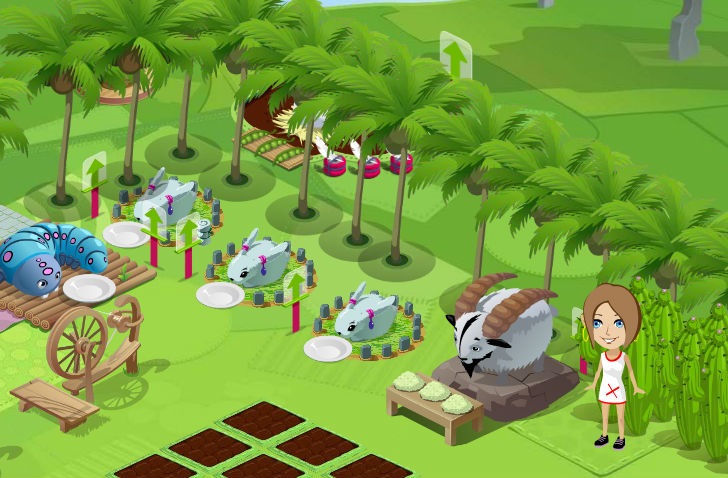Select the upgrade arrow left of the top rabbit pen
The height and width of the screenshot is (478, 728).
[94, 171]
